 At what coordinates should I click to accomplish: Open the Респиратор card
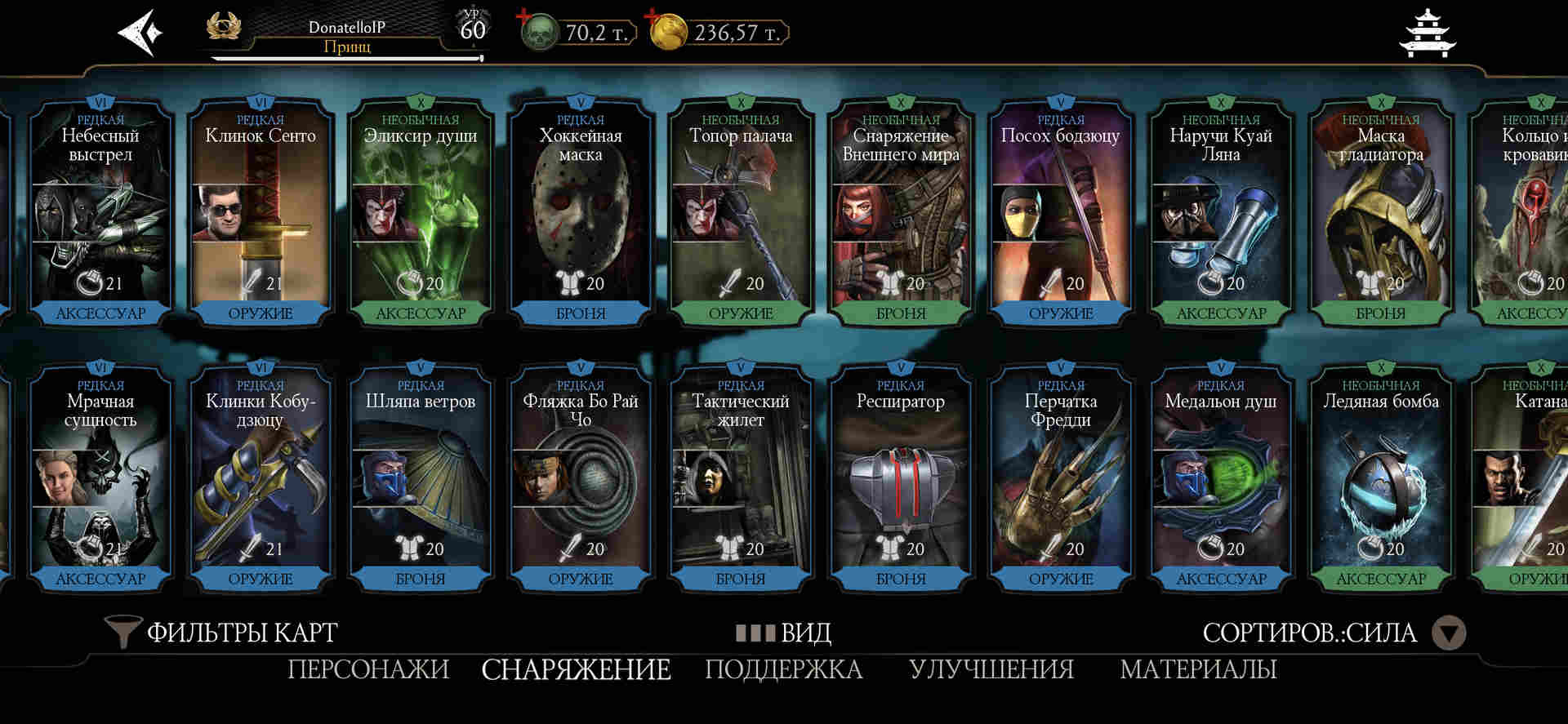point(901,477)
